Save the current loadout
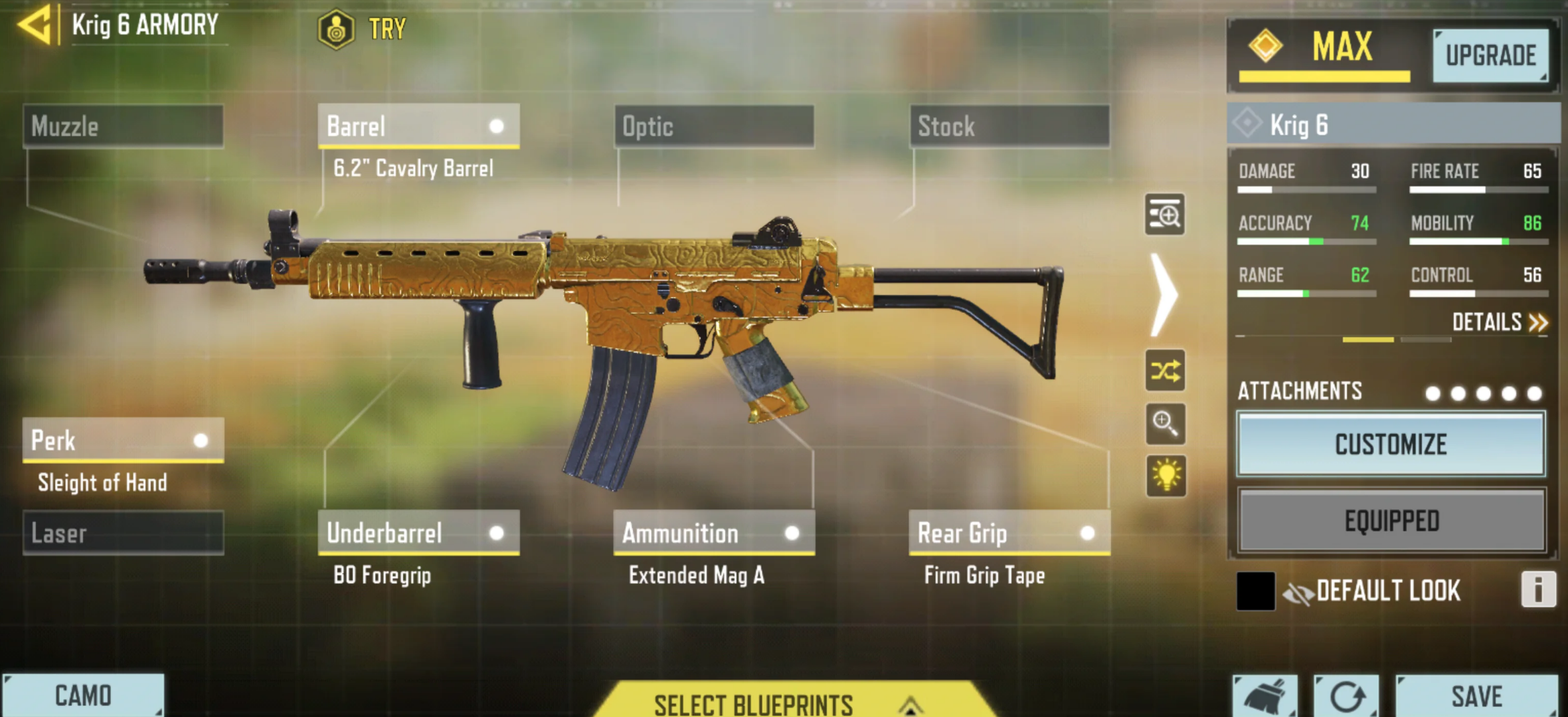Screen dimensions: 1568x717 tap(1476, 696)
